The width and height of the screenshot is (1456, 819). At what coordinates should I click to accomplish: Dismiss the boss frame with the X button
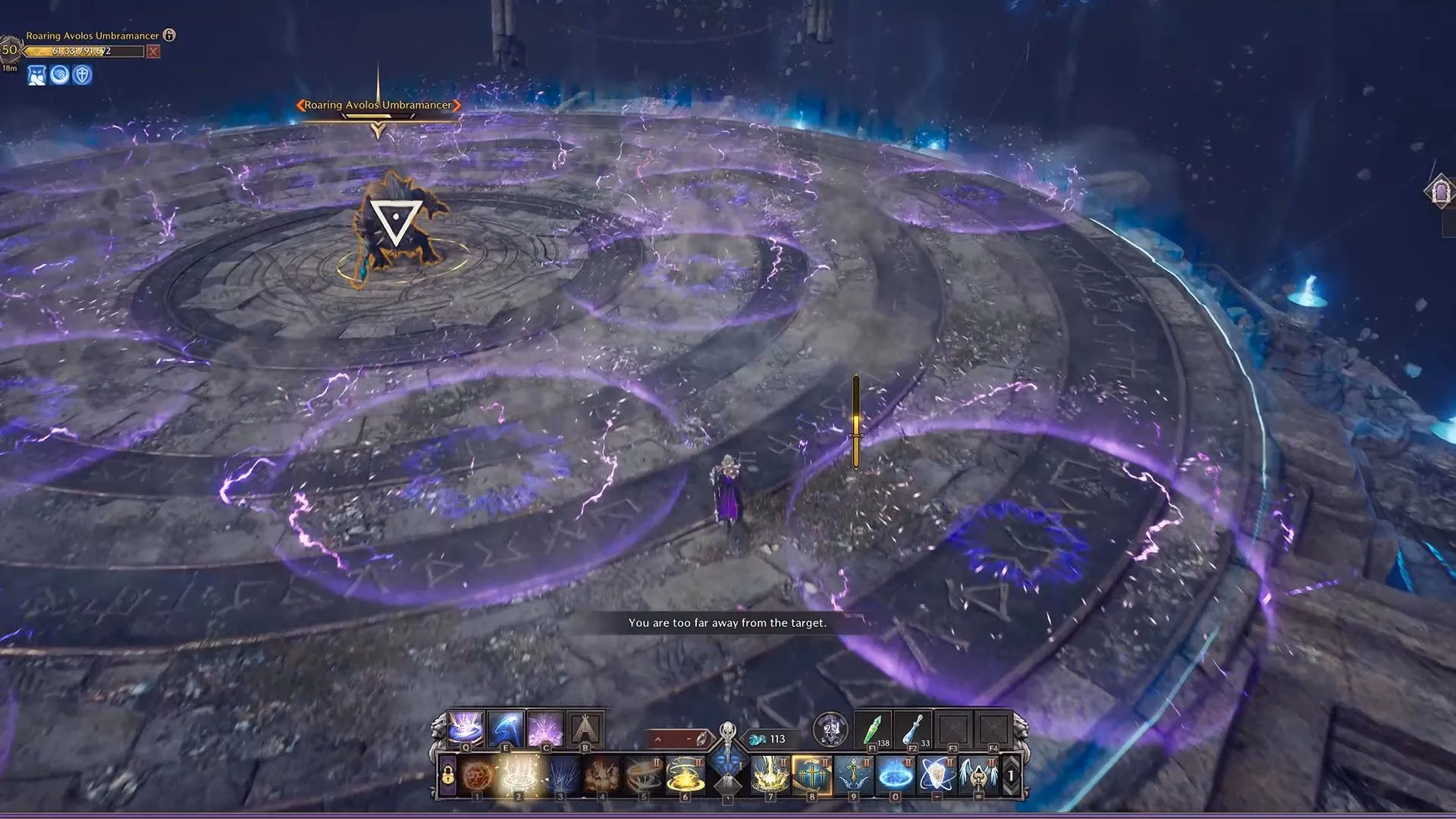pyautogui.click(x=153, y=51)
